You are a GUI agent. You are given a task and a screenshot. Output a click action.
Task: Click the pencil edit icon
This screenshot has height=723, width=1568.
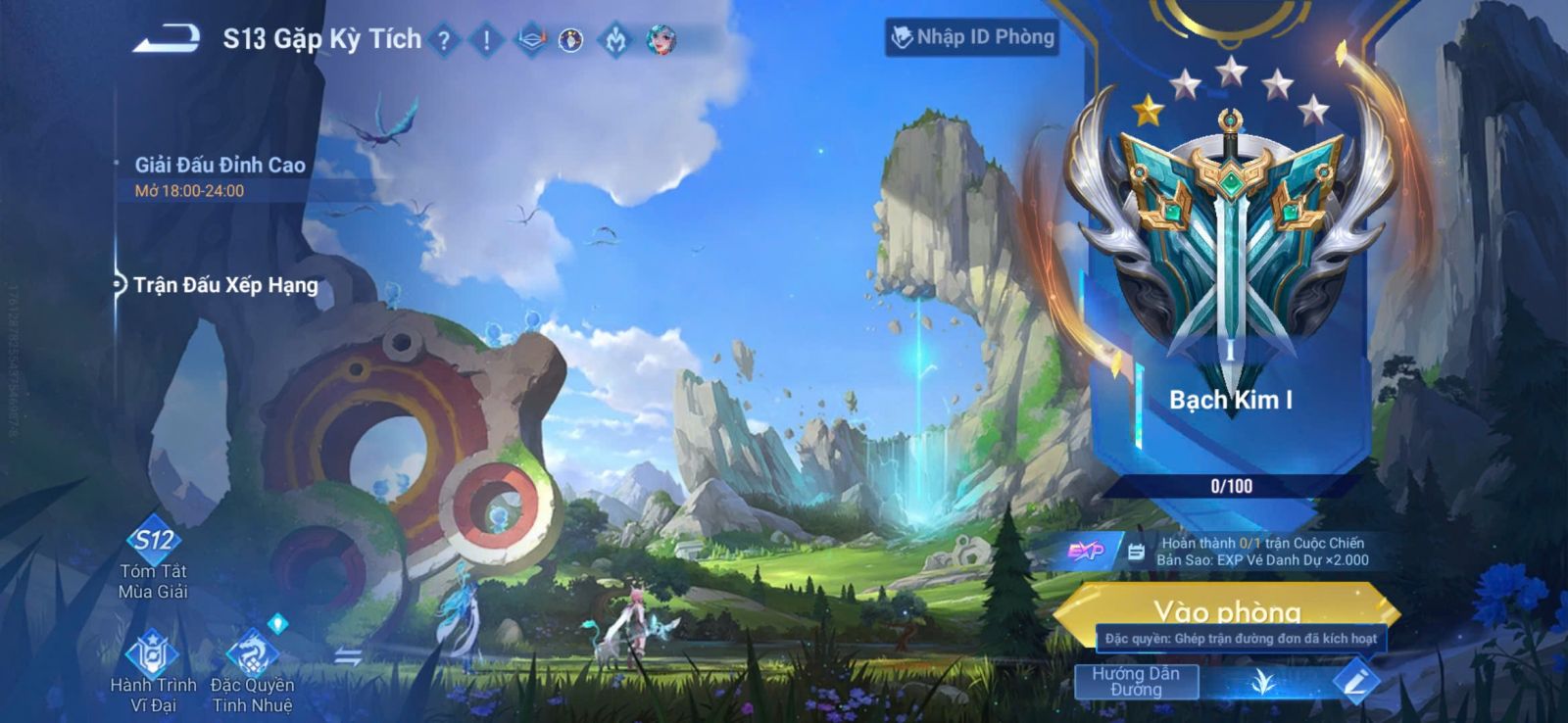point(1355,681)
